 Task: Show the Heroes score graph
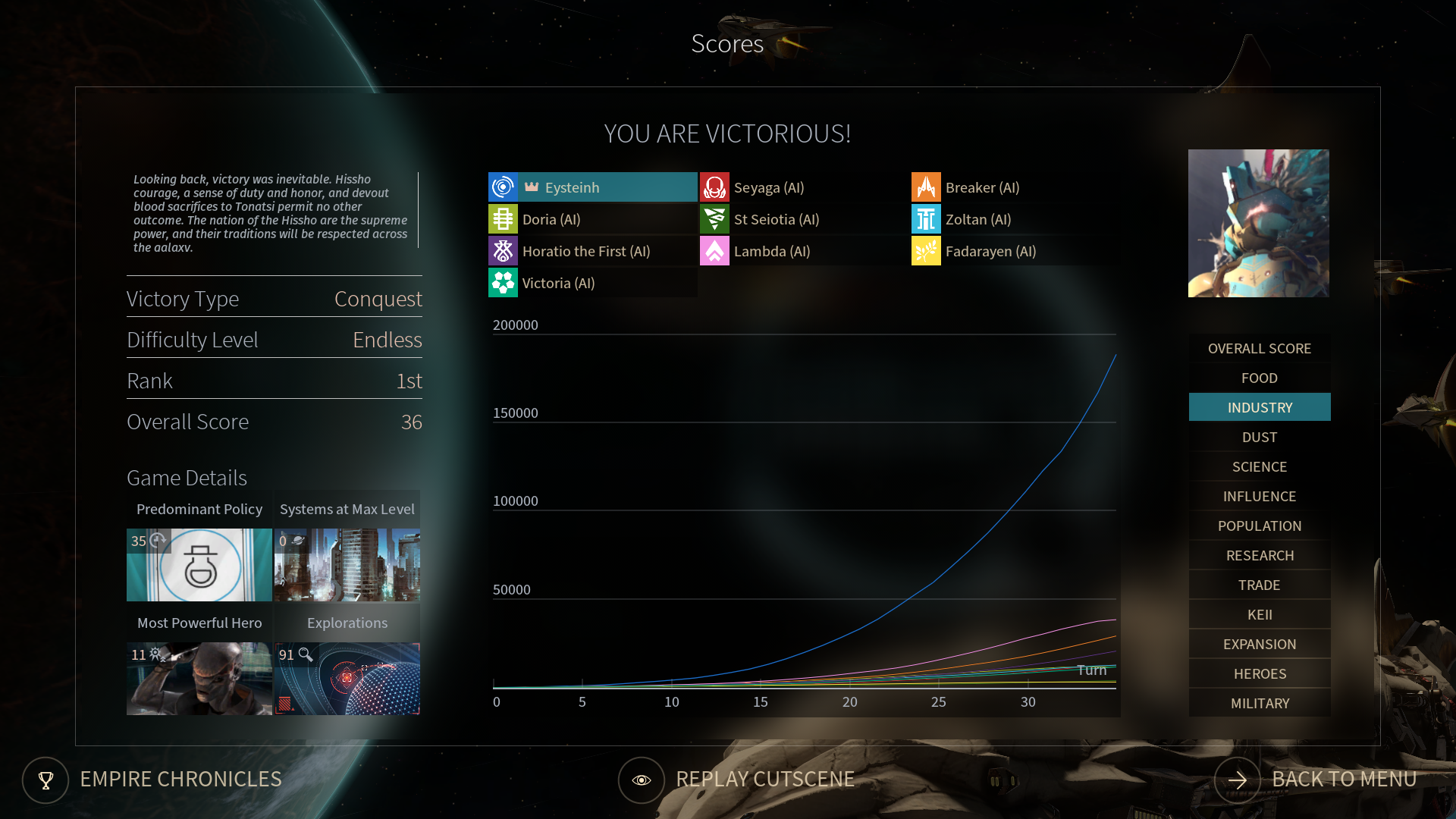(x=1259, y=674)
